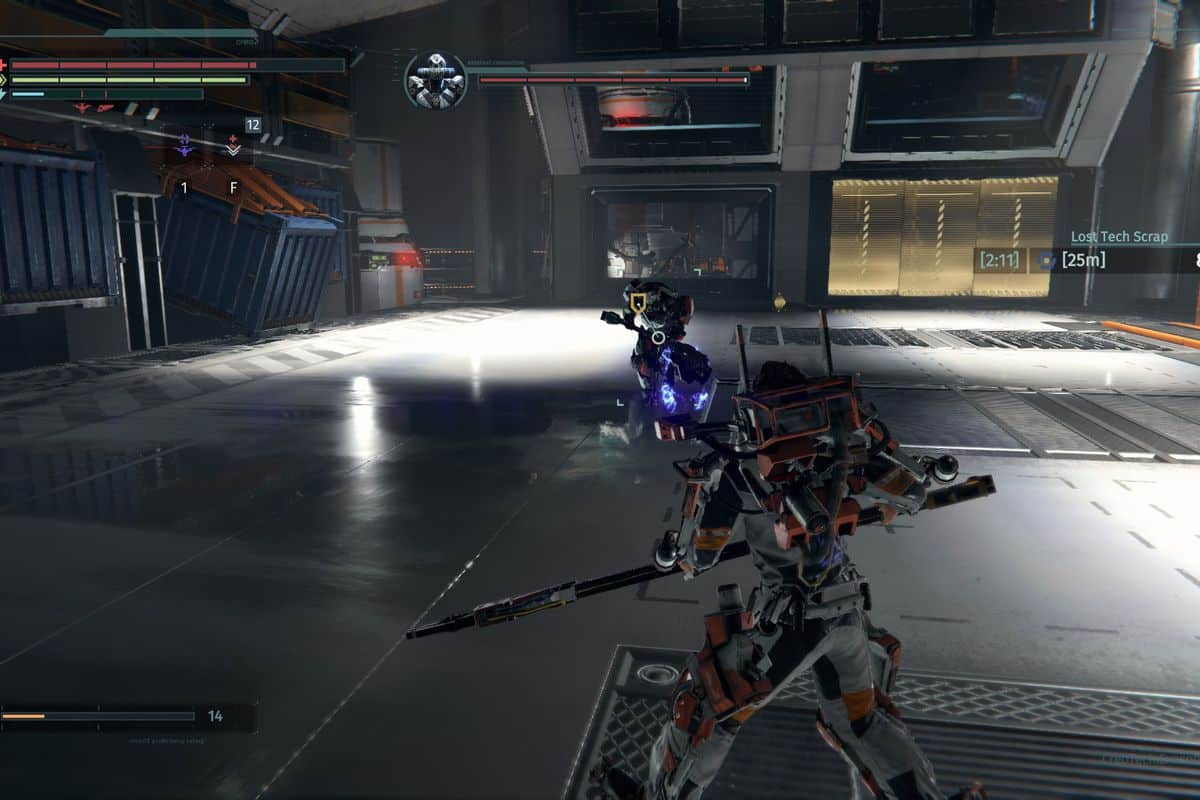
Task: Select the yellow shield target marker
Action: coord(636,299)
